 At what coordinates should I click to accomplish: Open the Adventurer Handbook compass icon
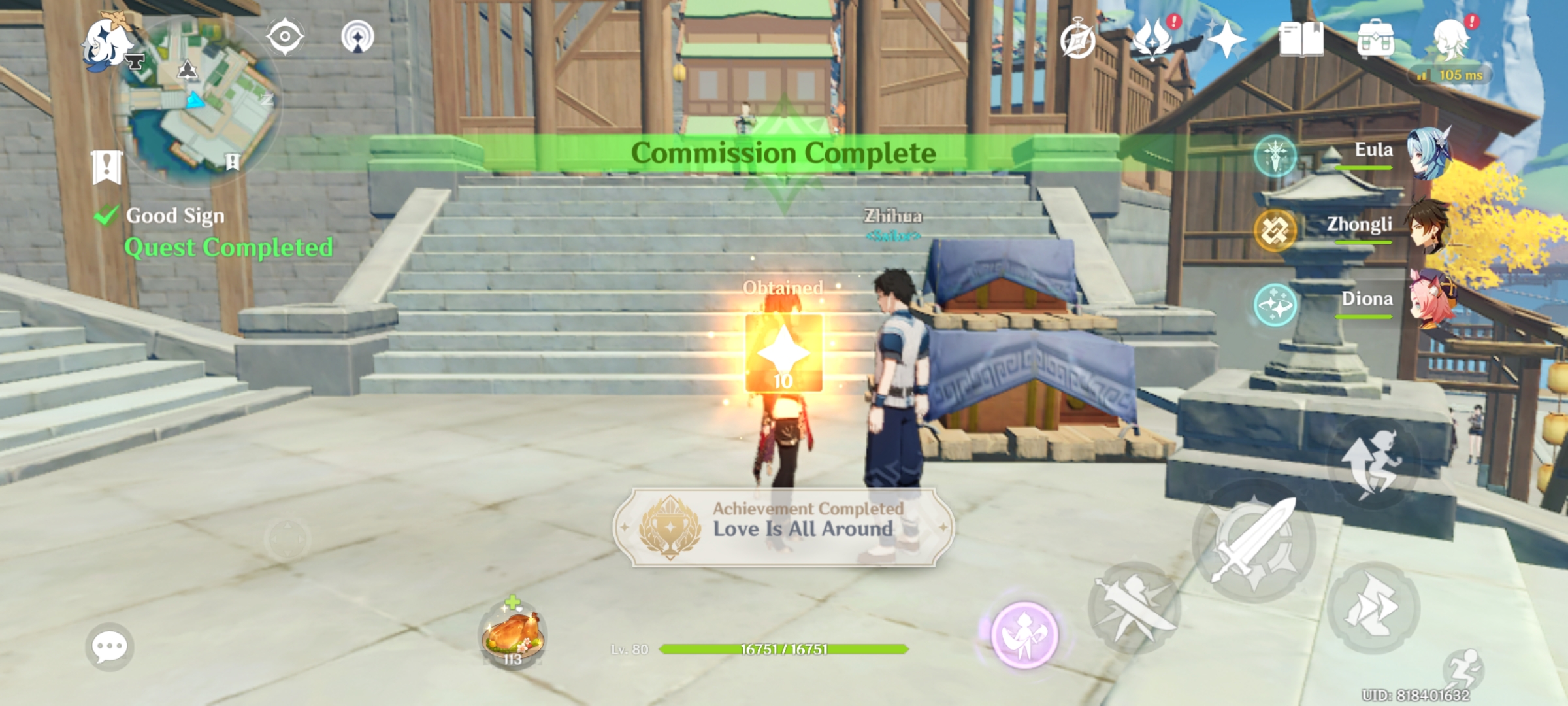(1079, 41)
